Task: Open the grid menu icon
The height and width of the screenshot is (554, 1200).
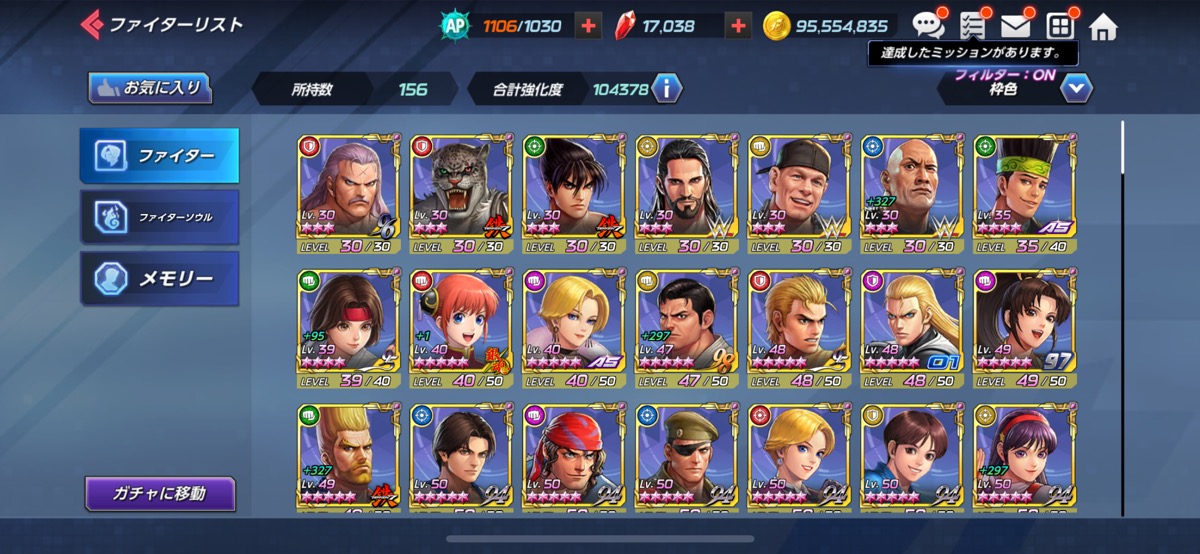Action: tap(1059, 26)
